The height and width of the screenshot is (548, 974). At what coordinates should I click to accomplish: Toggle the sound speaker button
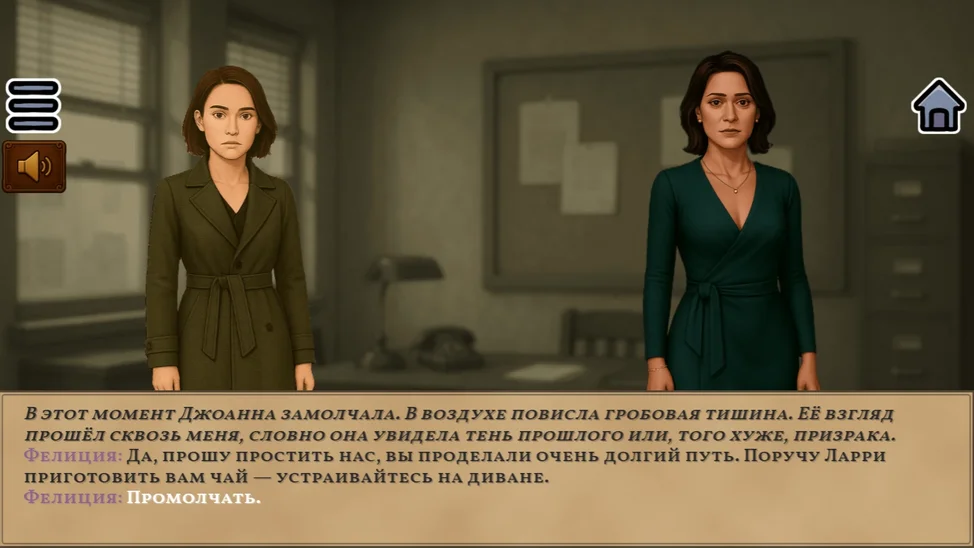pyautogui.click(x=34, y=166)
